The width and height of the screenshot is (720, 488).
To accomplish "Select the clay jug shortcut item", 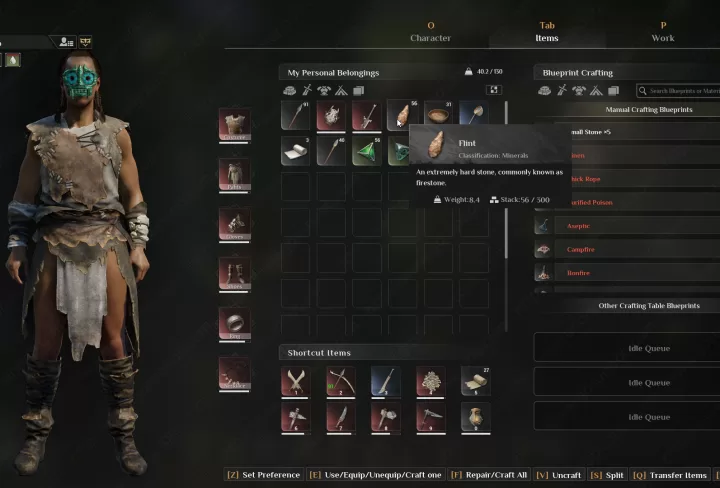I will [475, 417].
